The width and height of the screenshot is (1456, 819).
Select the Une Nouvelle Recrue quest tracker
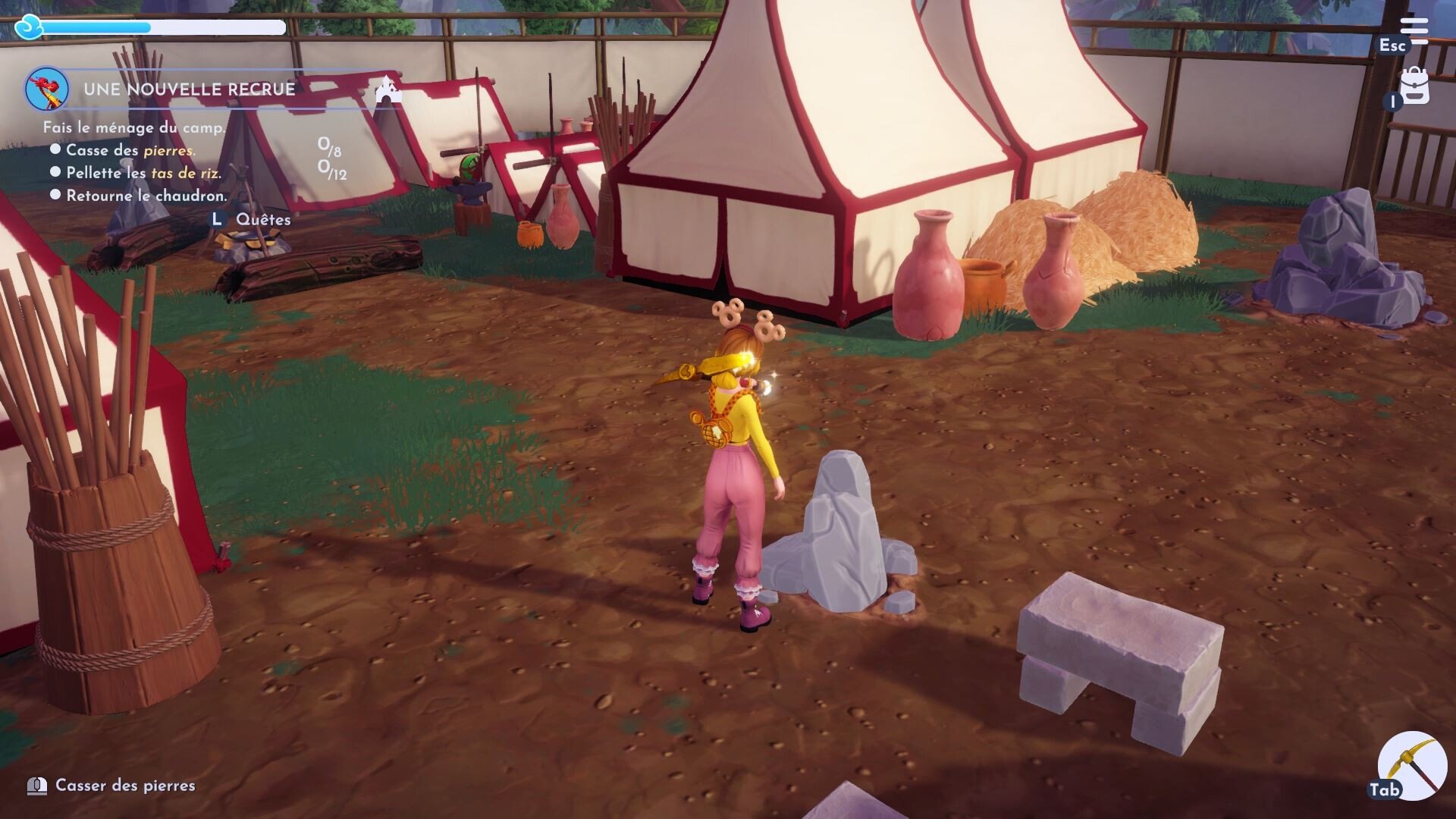189,89
